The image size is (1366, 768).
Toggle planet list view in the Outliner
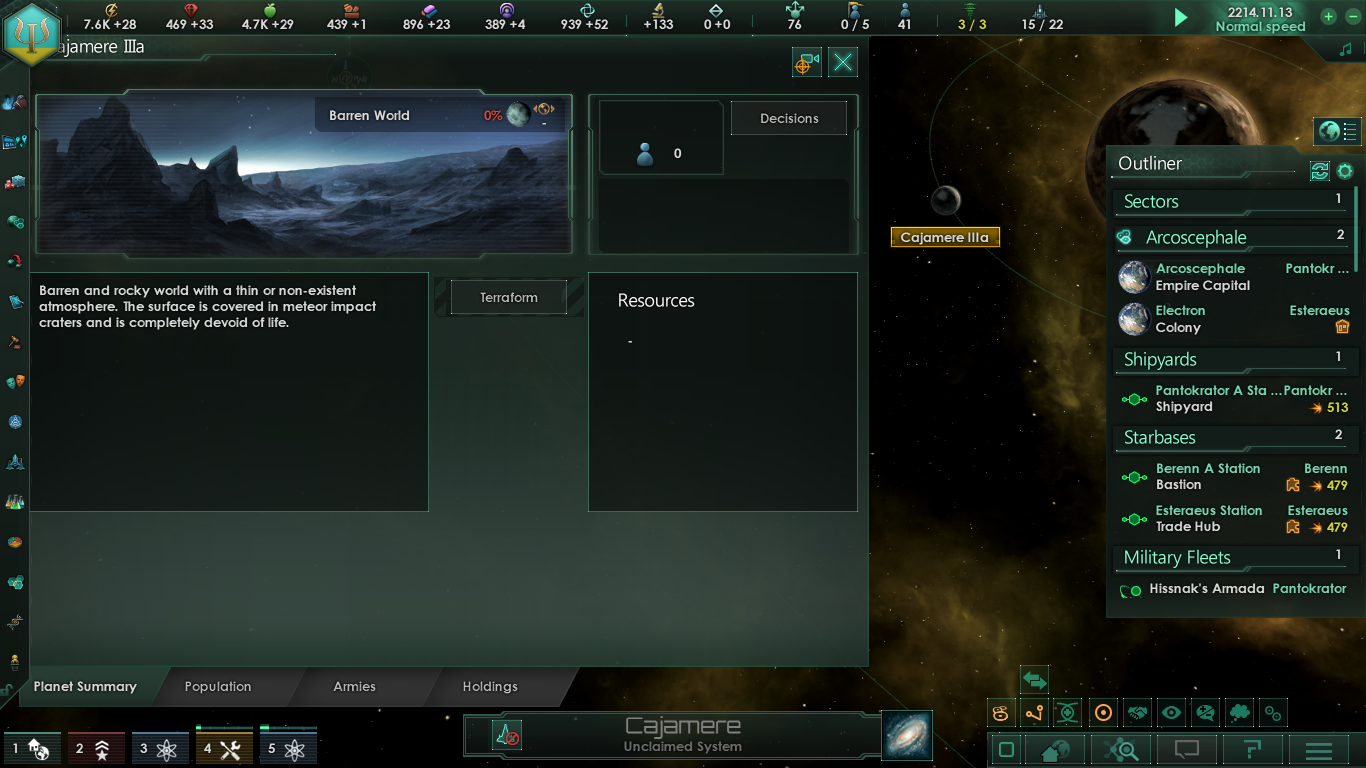click(1337, 131)
